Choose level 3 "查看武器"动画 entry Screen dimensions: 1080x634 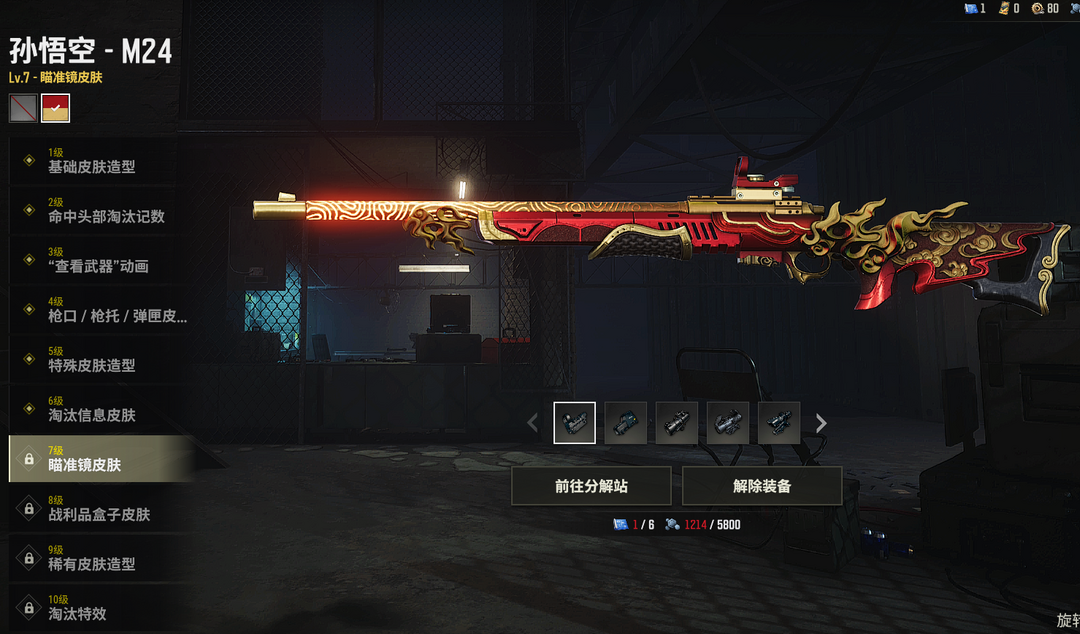tap(98, 261)
